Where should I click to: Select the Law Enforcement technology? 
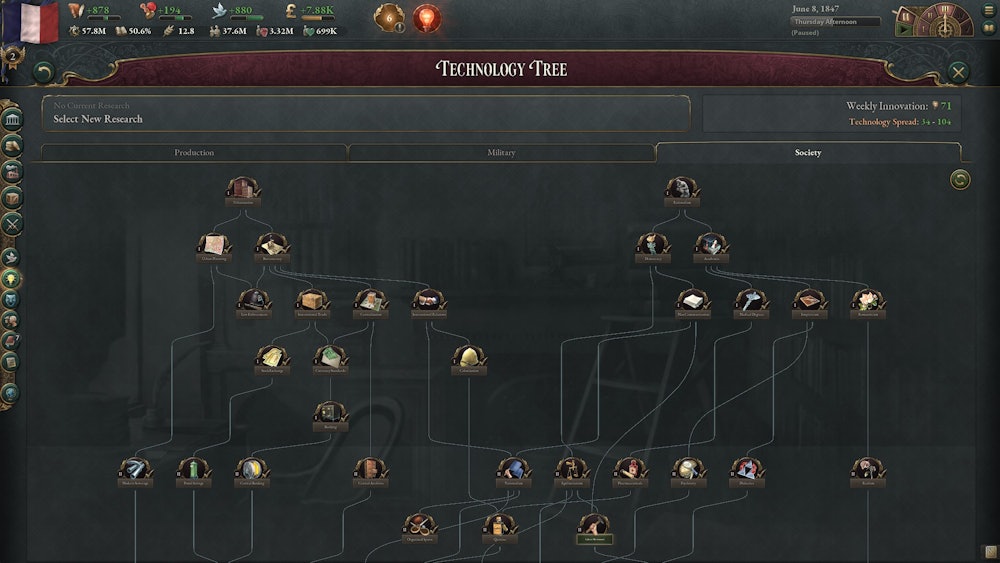pyautogui.click(x=254, y=301)
